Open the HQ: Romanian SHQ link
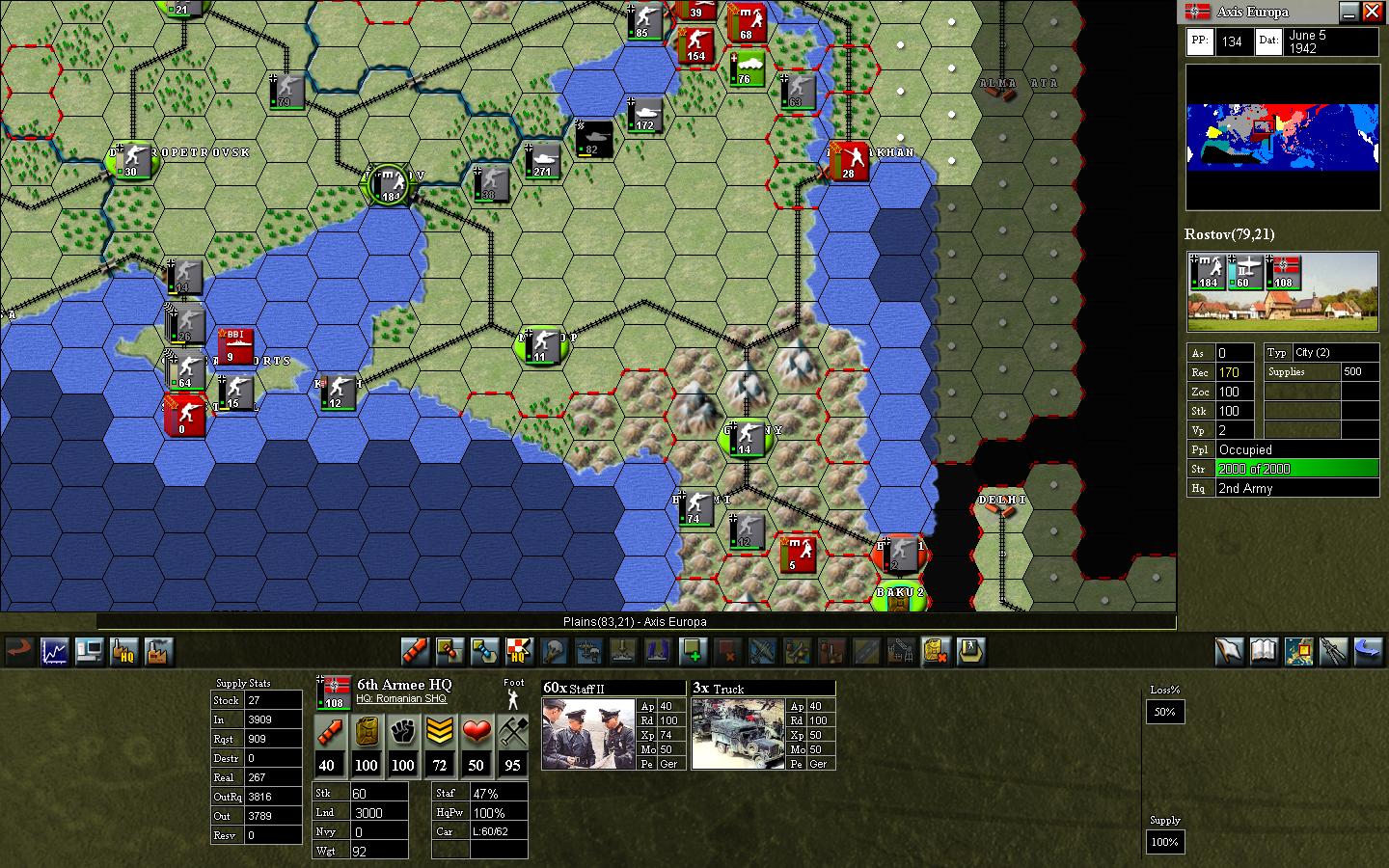Viewport: 1389px width, 868px height. point(403,698)
